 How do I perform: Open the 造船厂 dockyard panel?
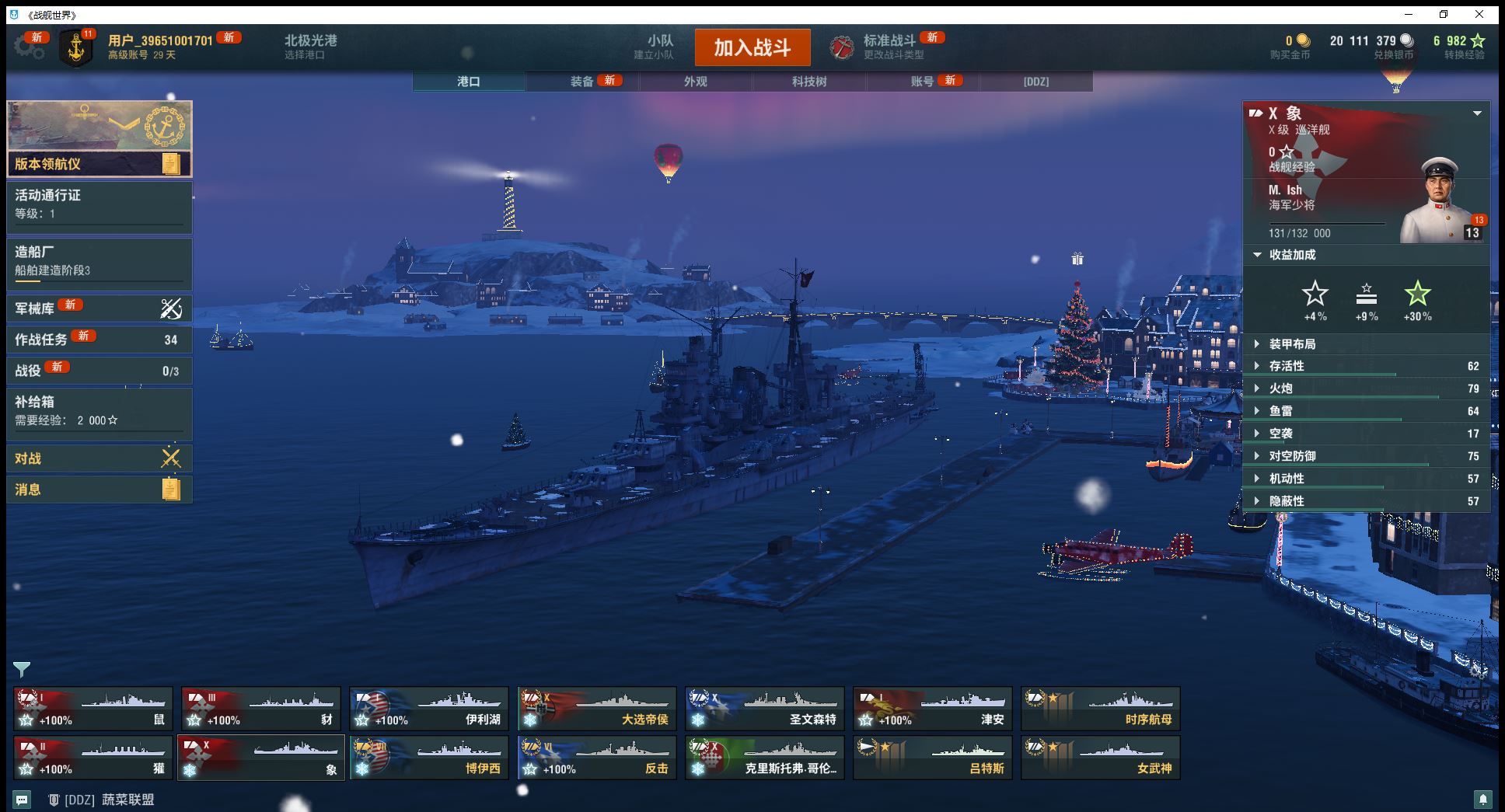[99, 261]
